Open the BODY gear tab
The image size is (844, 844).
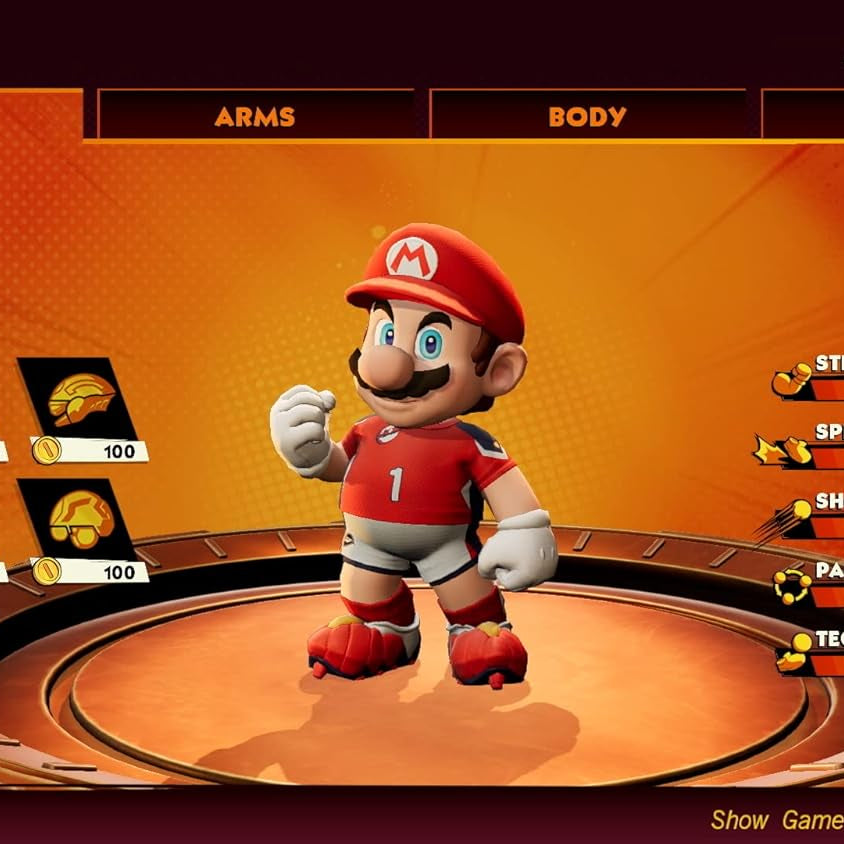click(587, 115)
